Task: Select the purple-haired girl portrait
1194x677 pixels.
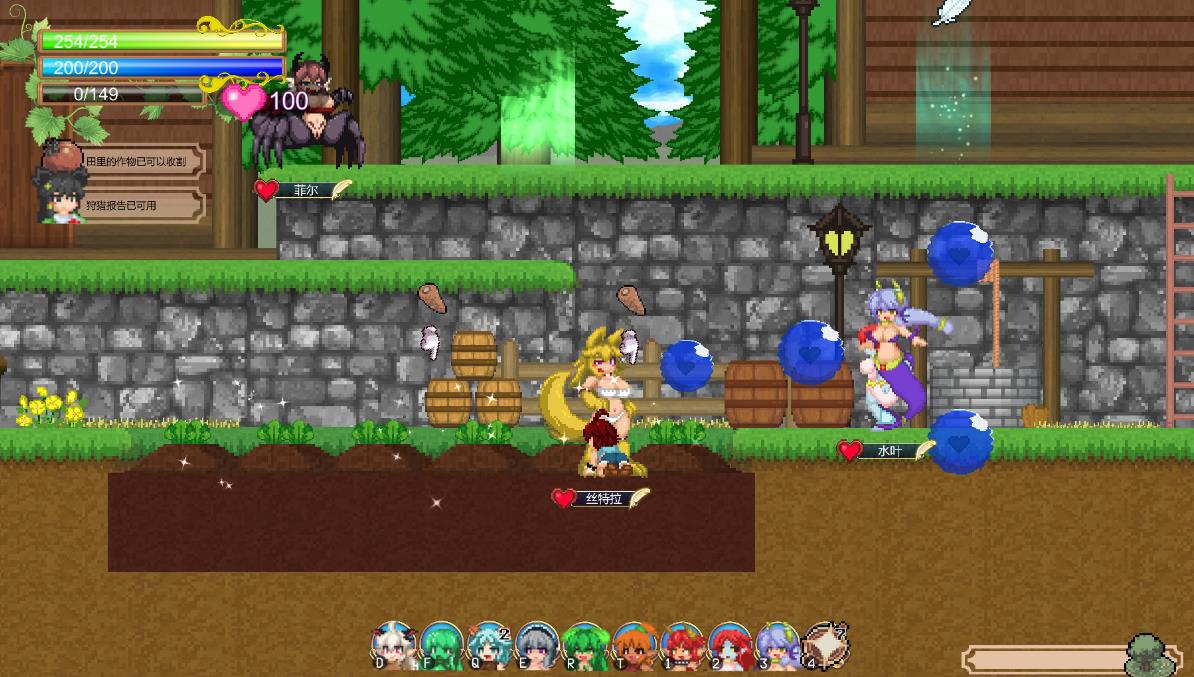Action: (777, 646)
